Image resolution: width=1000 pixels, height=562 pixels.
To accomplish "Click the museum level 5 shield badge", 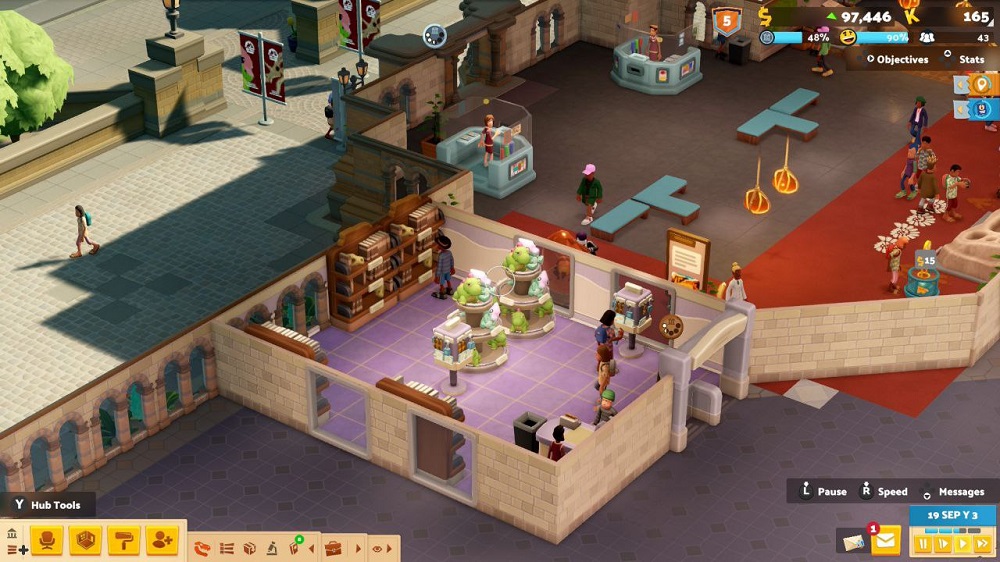I will [726, 19].
